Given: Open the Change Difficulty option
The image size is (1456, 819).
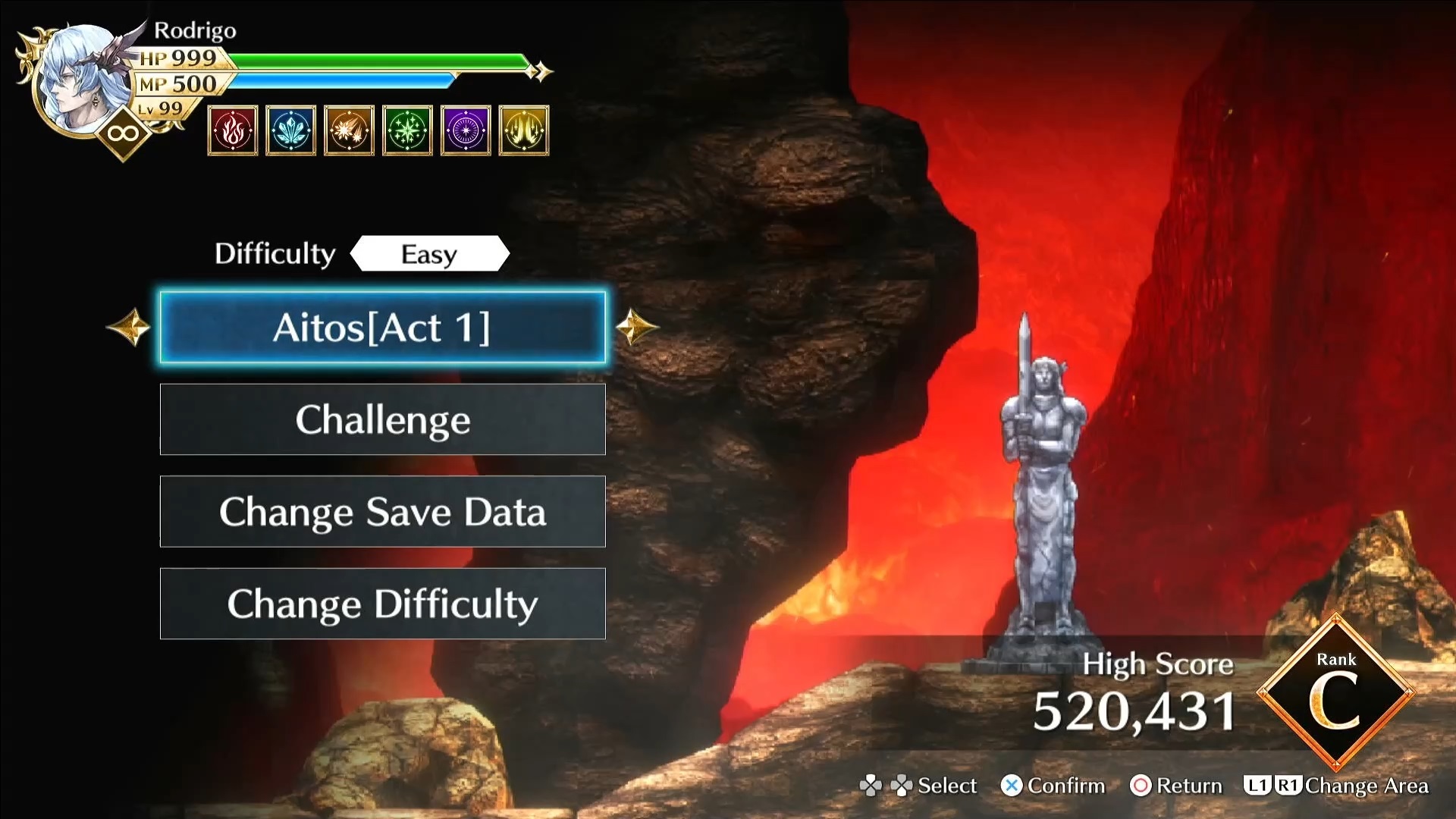Looking at the screenshot, I should click(382, 604).
